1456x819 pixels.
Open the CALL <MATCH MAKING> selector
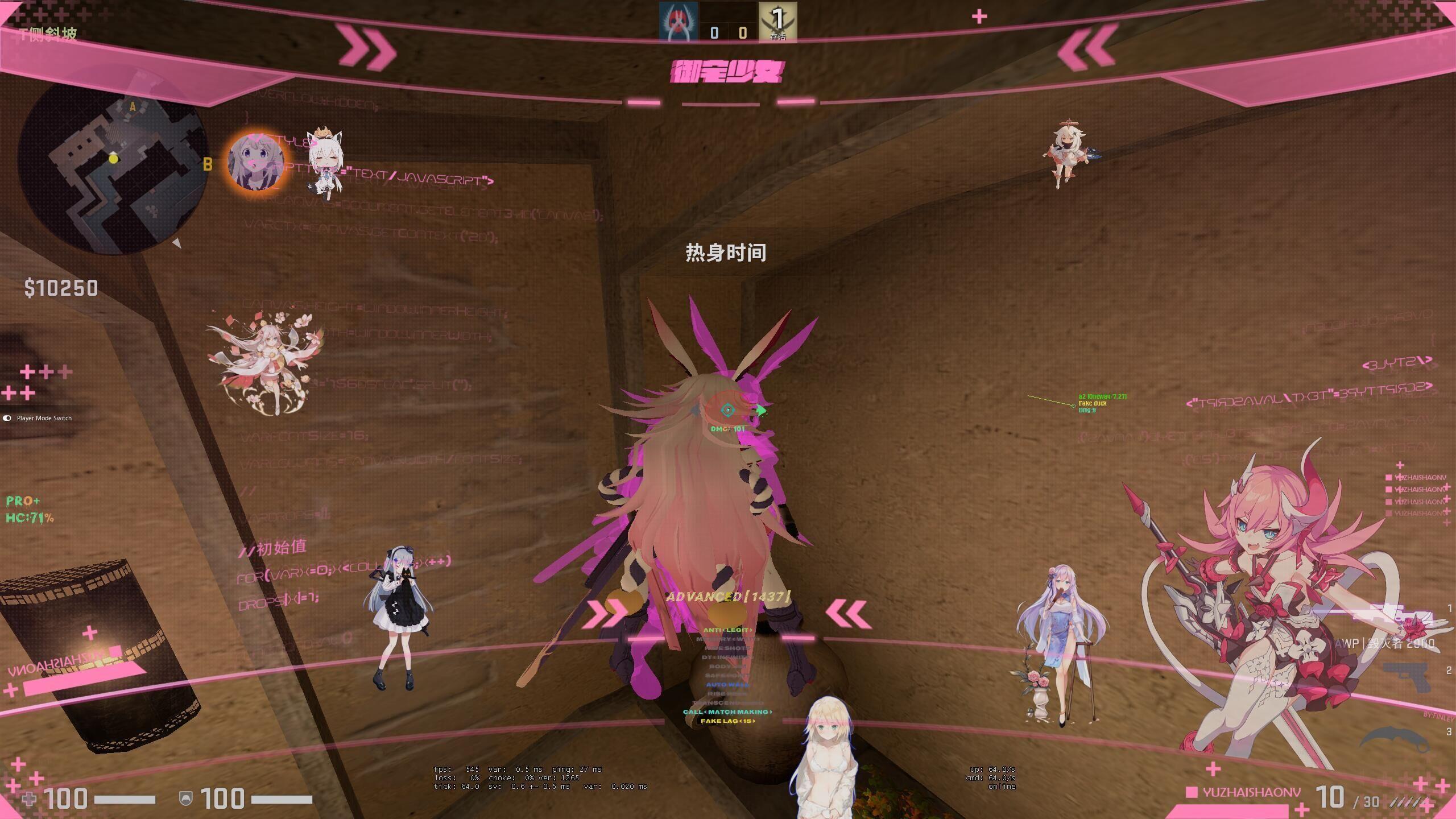coord(728,713)
